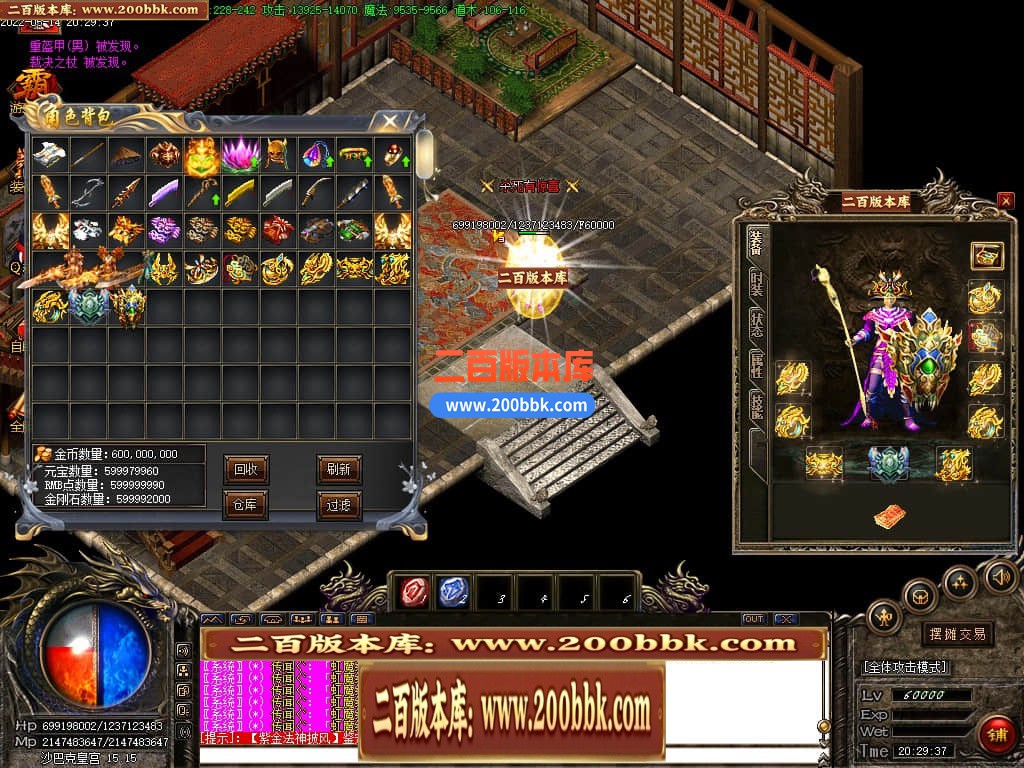Screen dimensions: 1024x768
Task: Click the red 铺 shop button
Action: [995, 735]
